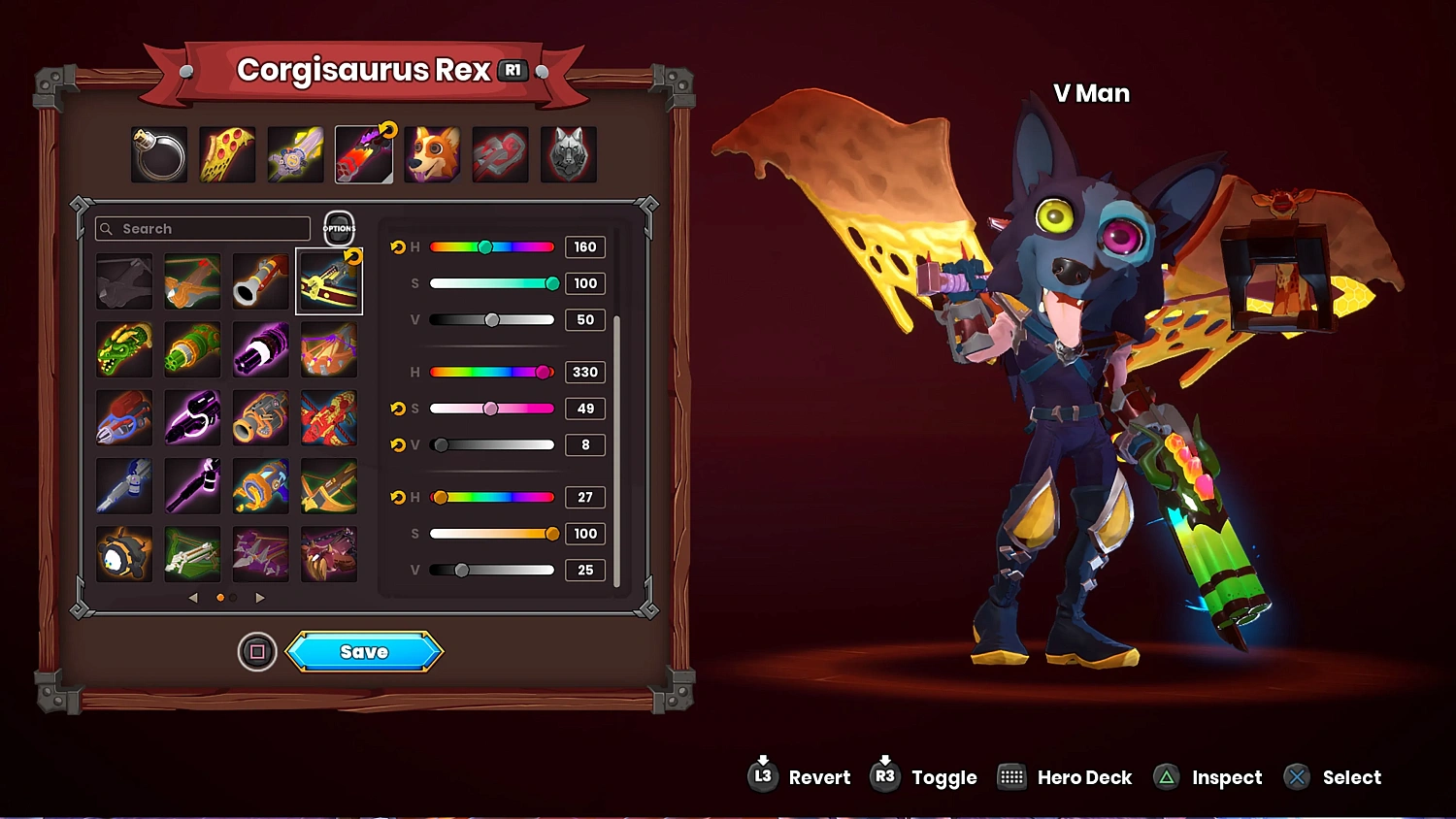Screen dimensions: 1456x819
Task: Select the penguin-themed weapon skin
Action: coord(124,554)
